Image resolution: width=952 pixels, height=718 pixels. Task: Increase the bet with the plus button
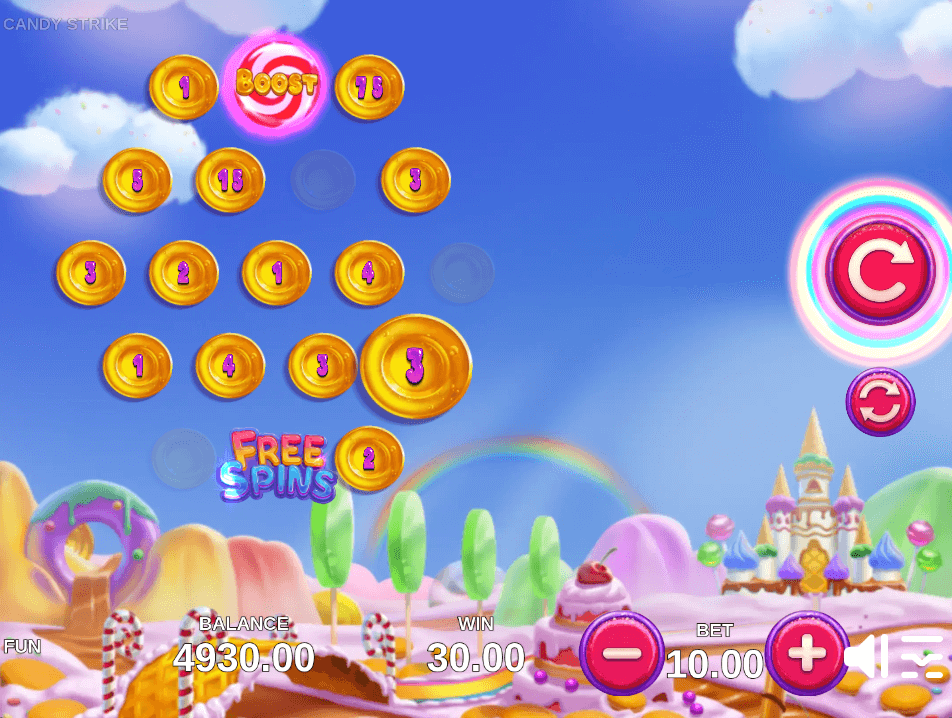[807, 654]
